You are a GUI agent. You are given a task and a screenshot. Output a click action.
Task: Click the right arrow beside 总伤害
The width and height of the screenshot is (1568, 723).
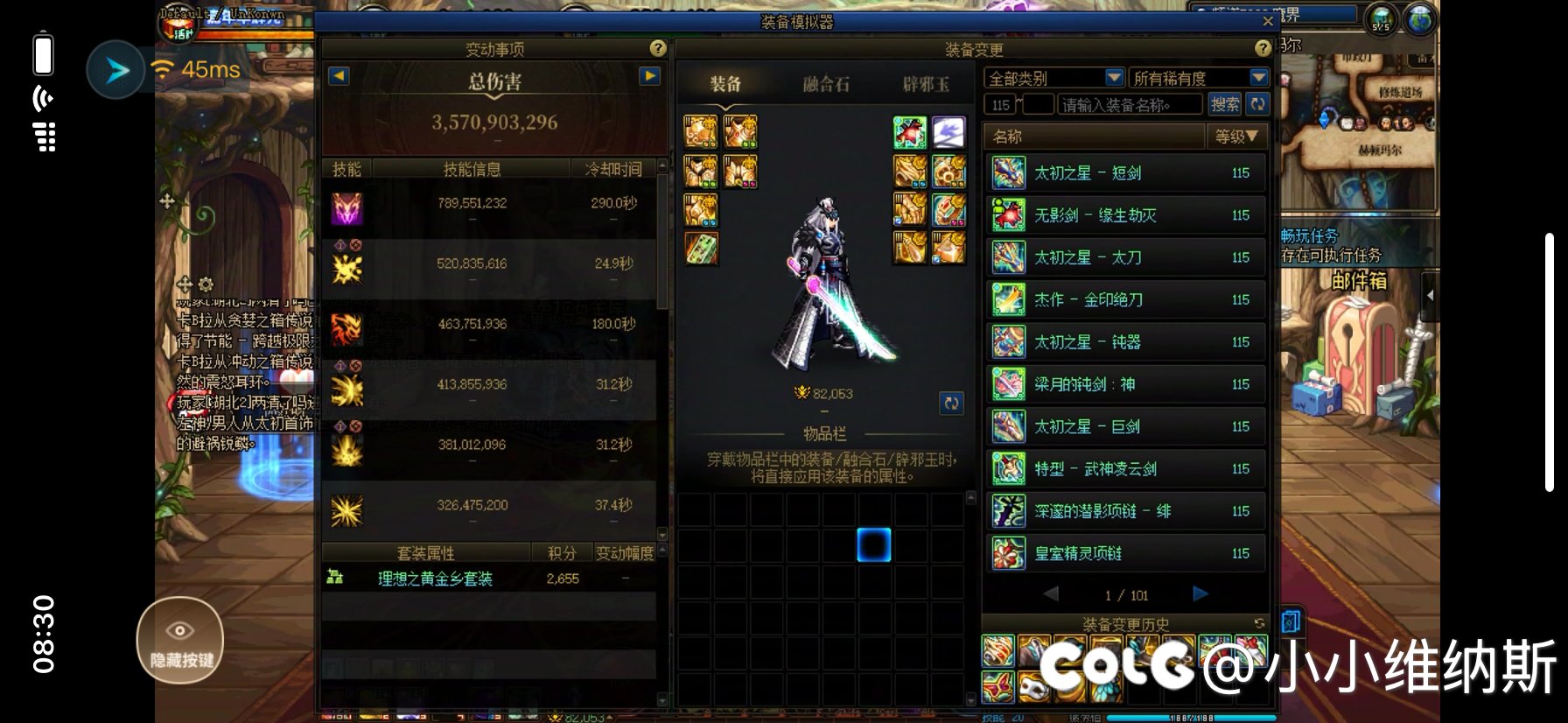tap(648, 76)
